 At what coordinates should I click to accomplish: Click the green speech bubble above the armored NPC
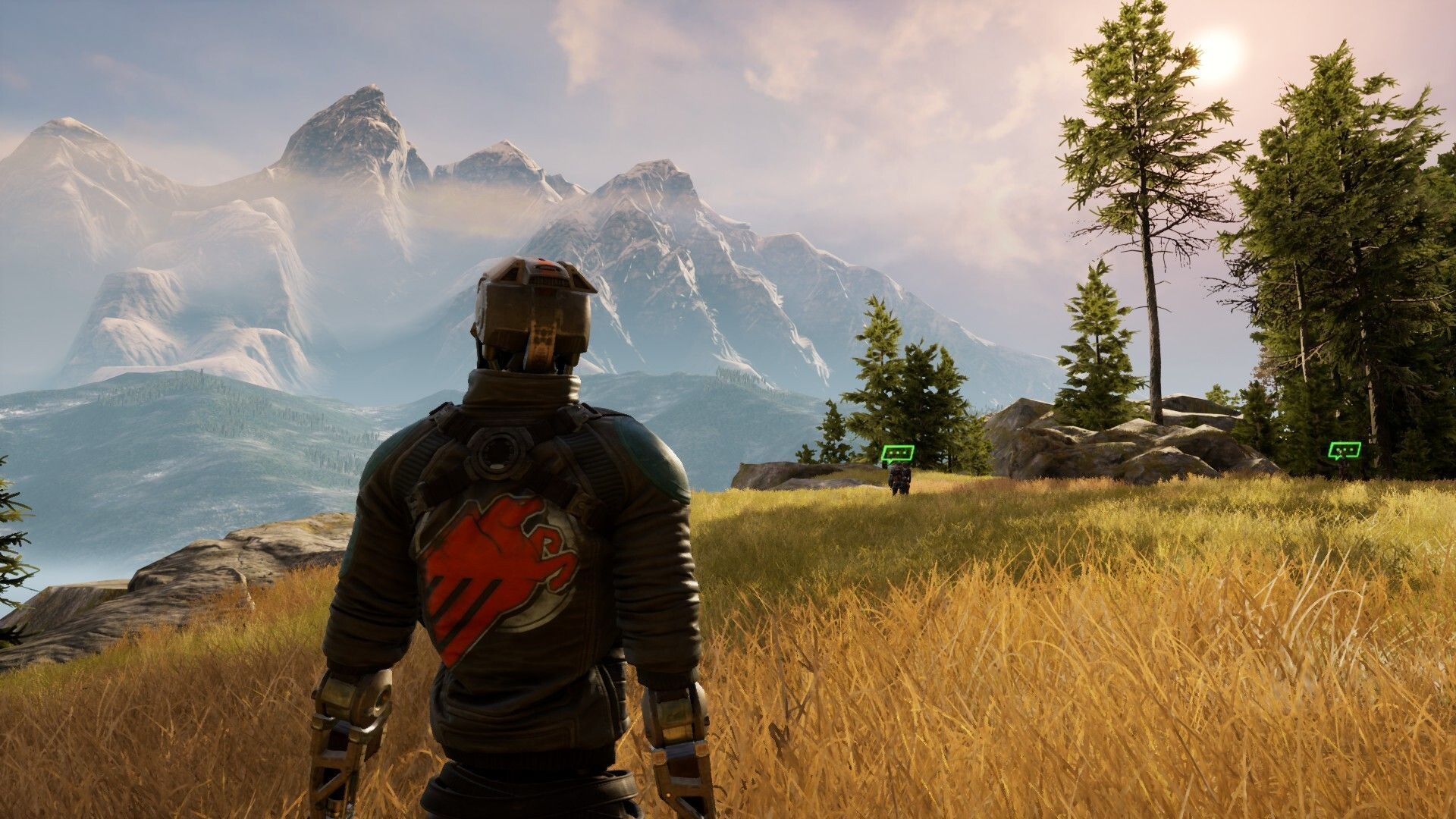897,454
